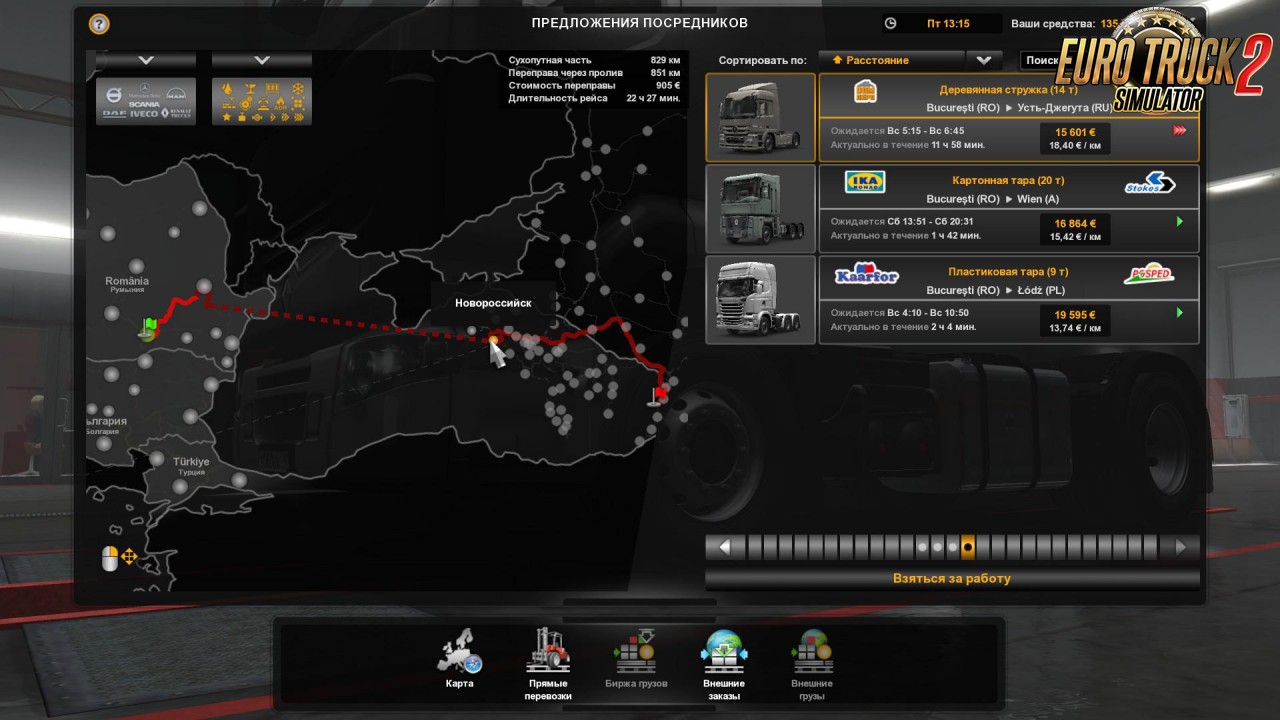Toggle the Scania brand filter
The image size is (1280, 720).
144,104
